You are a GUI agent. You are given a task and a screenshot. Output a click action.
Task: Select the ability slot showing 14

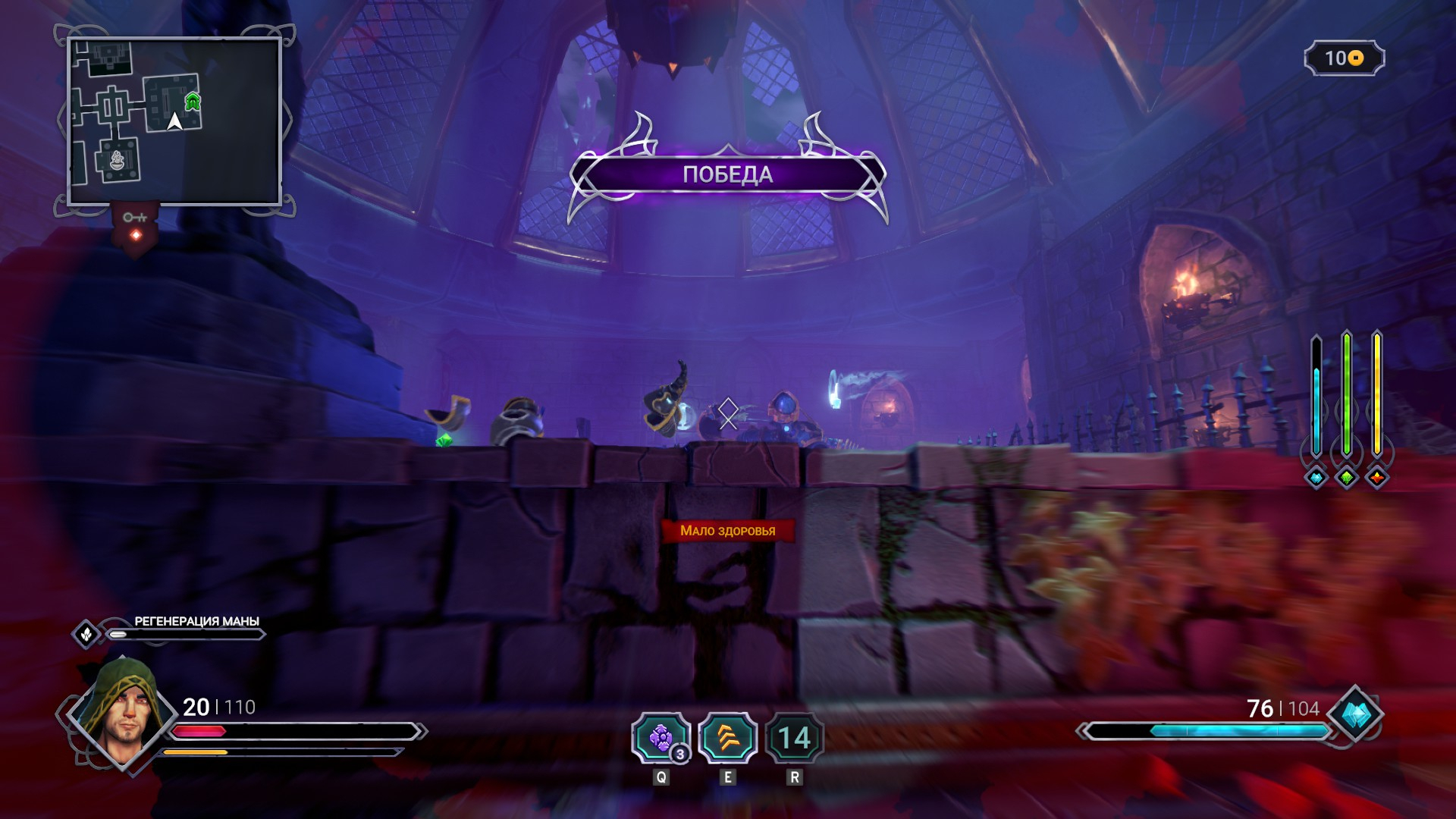pyautogui.click(x=794, y=738)
